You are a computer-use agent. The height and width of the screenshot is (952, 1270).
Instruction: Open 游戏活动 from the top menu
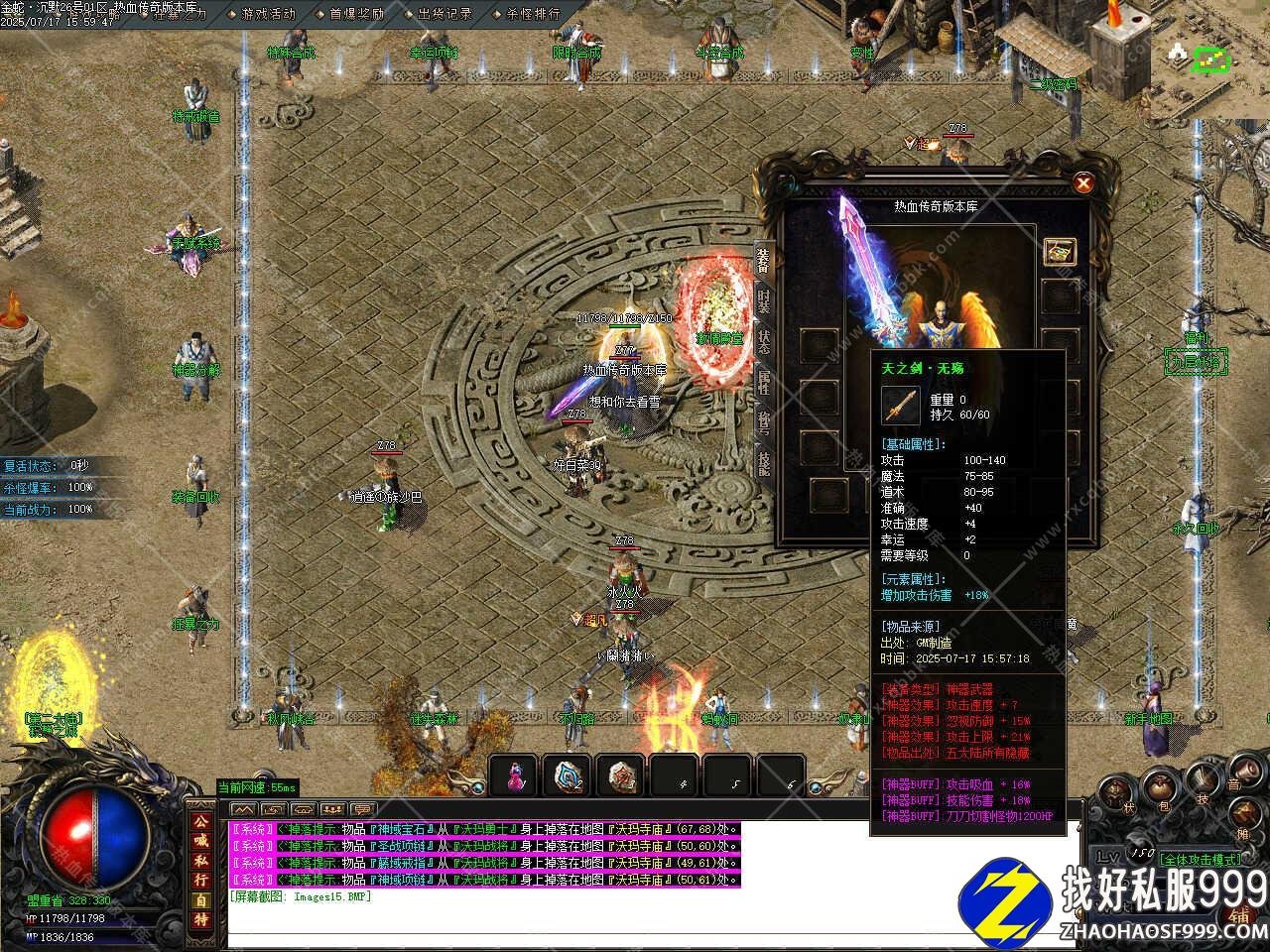[269, 14]
